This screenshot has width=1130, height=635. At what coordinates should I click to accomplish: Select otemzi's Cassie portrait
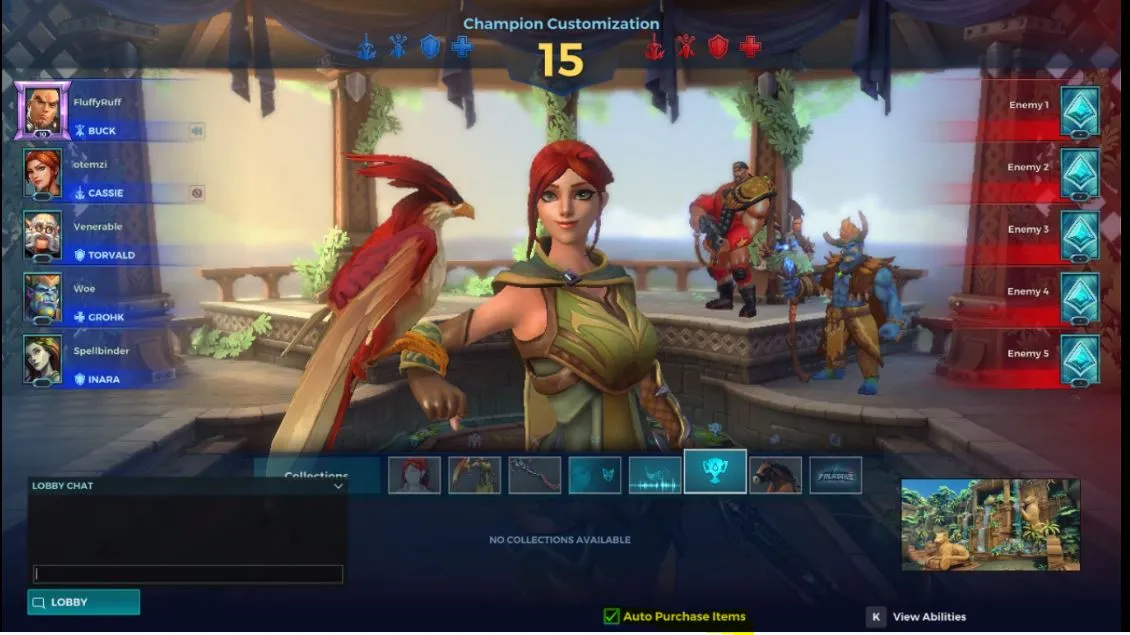42,173
